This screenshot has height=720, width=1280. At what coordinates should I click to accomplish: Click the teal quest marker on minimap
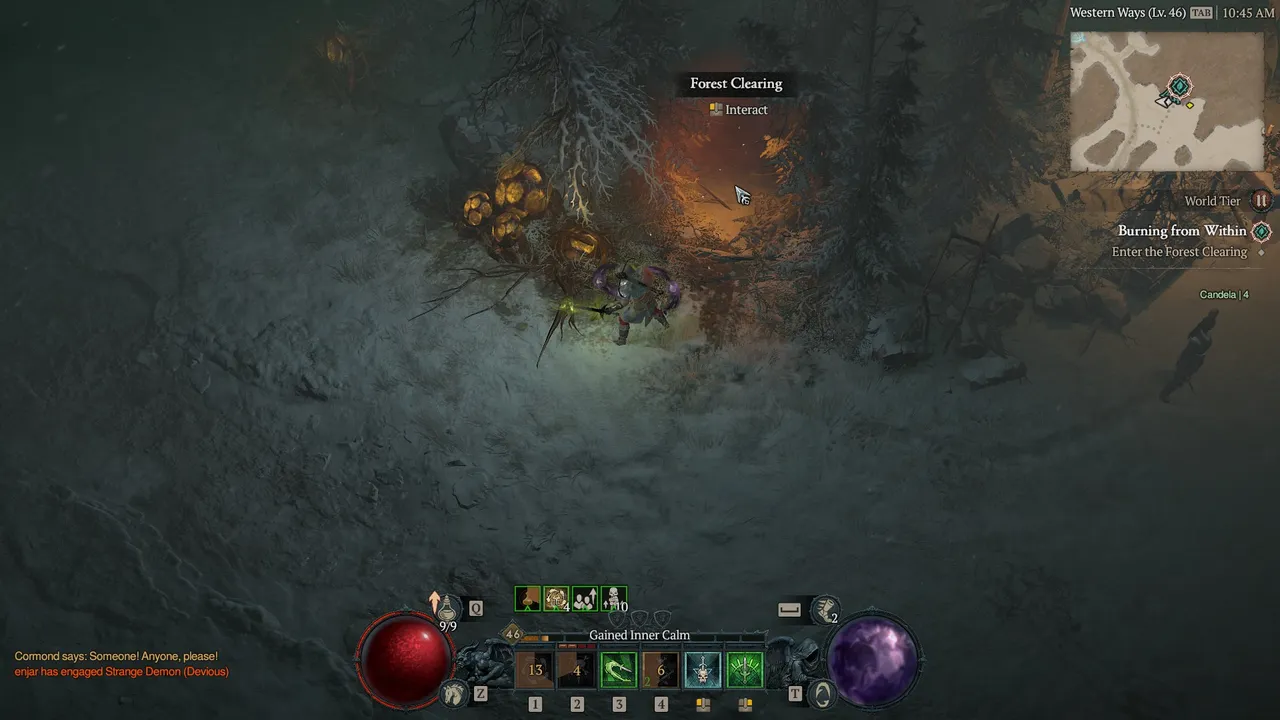coord(1180,86)
